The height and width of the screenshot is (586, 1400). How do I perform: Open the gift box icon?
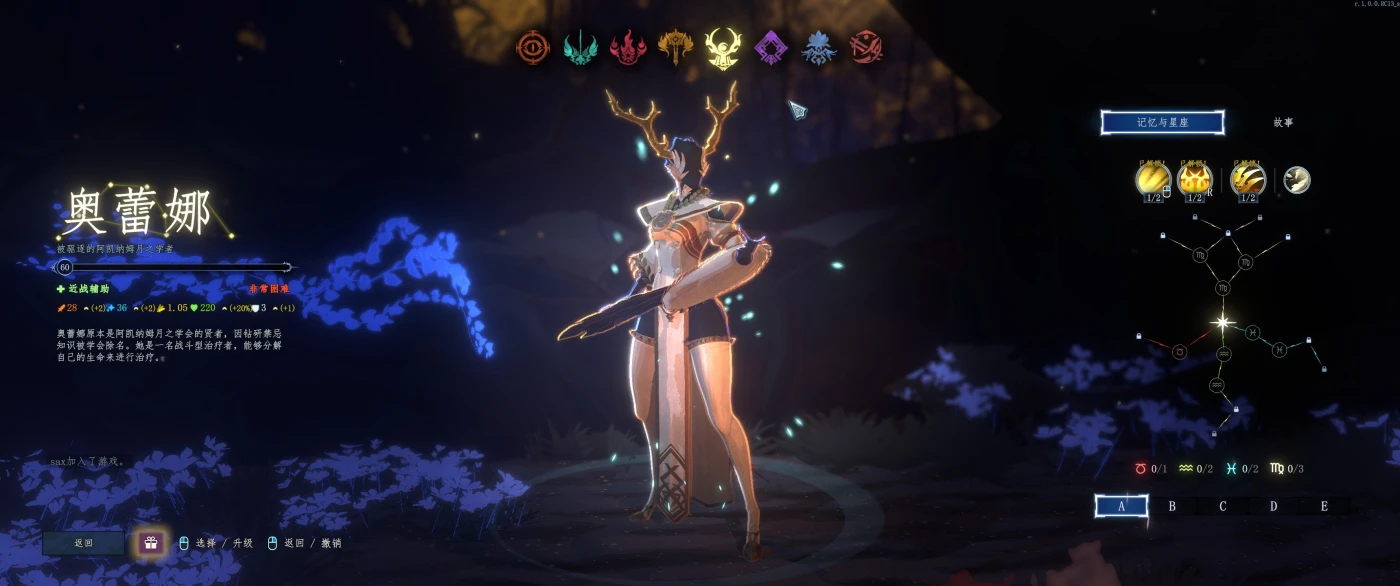[151, 543]
